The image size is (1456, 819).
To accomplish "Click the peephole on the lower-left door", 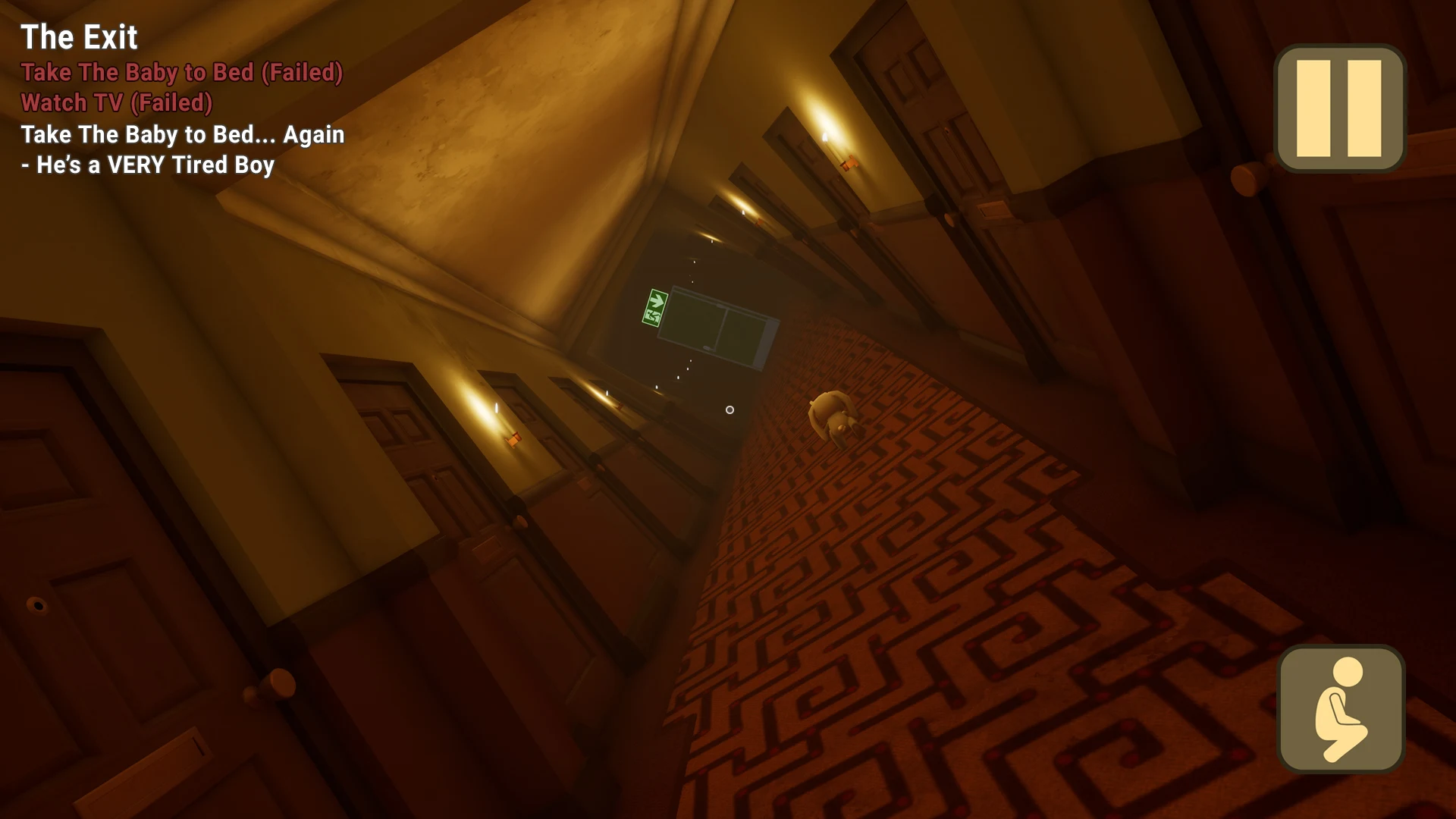I will (38, 603).
